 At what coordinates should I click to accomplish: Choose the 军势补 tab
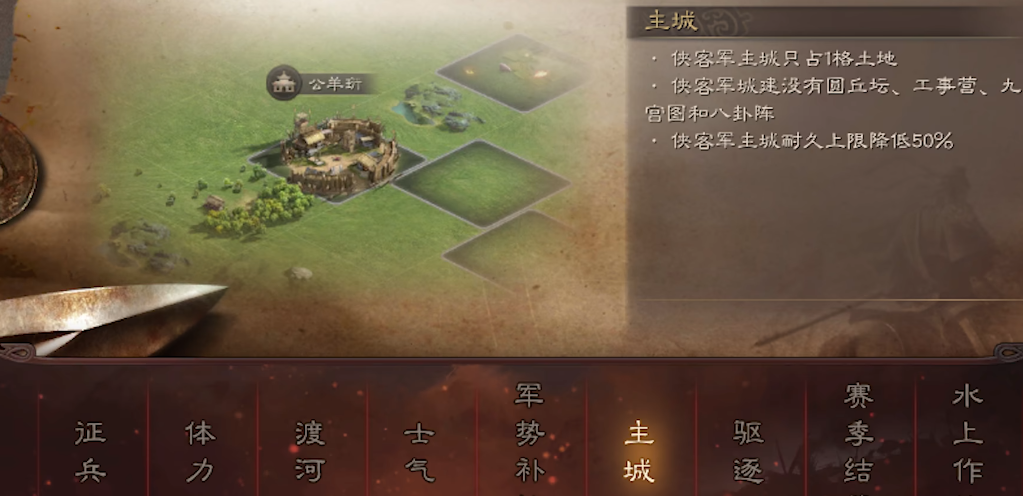[529, 440]
